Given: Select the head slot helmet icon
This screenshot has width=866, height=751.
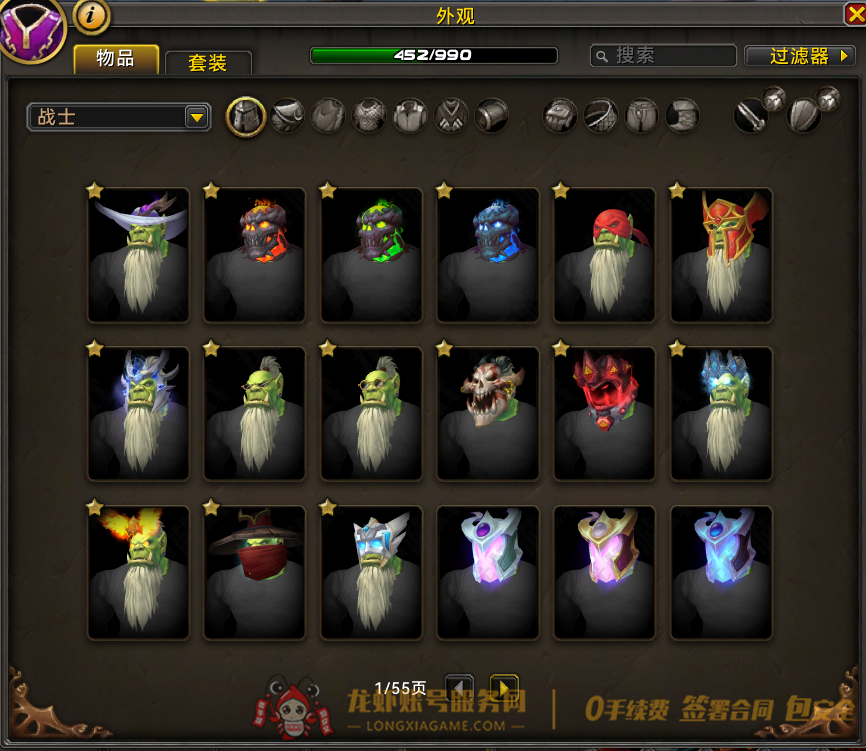Looking at the screenshot, I should 246,116.
